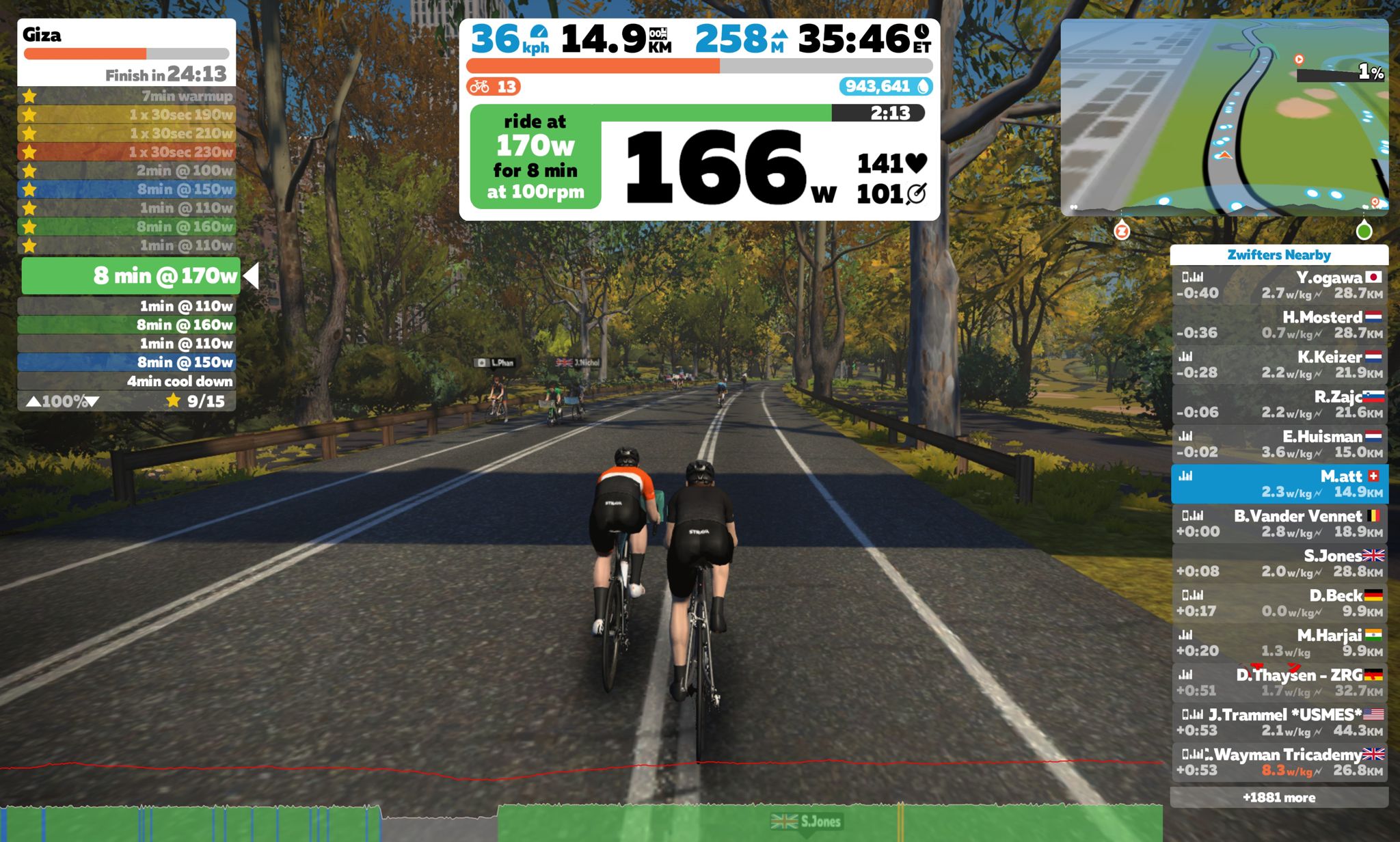Viewport: 1400px width, 842px height.
Task: View J.Trammel *USMES* from nearby list
Action: tap(1279, 722)
